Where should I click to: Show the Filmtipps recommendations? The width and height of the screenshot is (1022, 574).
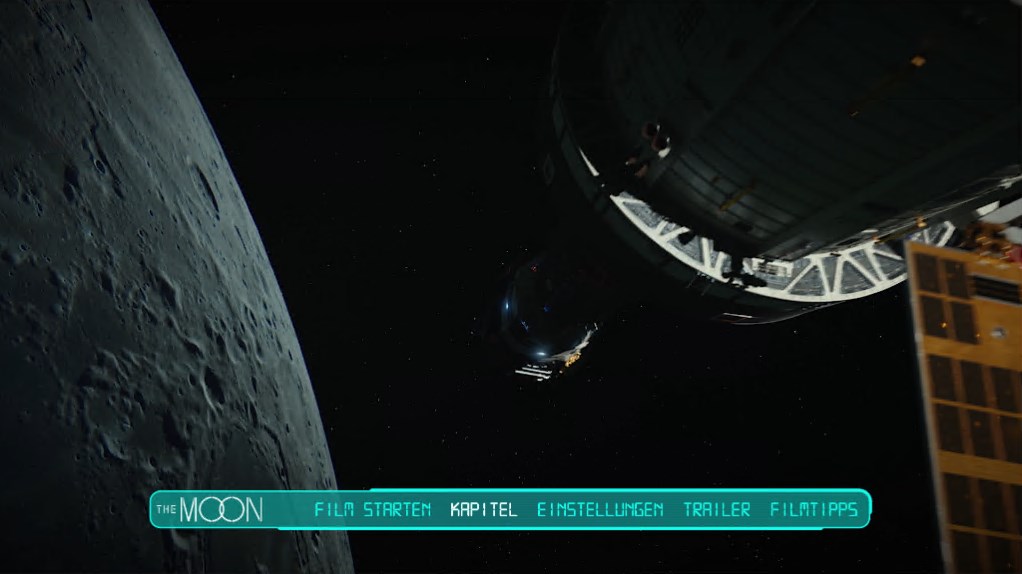tap(814, 510)
